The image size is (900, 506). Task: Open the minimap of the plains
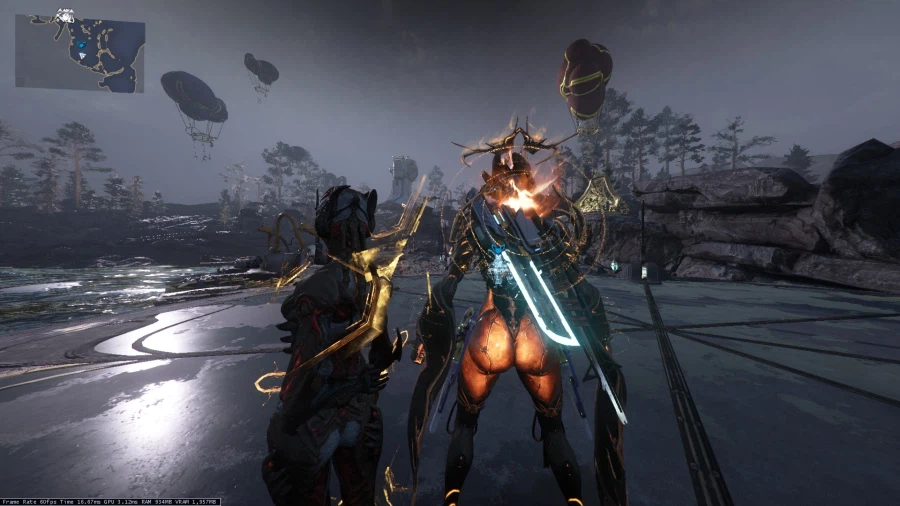coord(80,53)
